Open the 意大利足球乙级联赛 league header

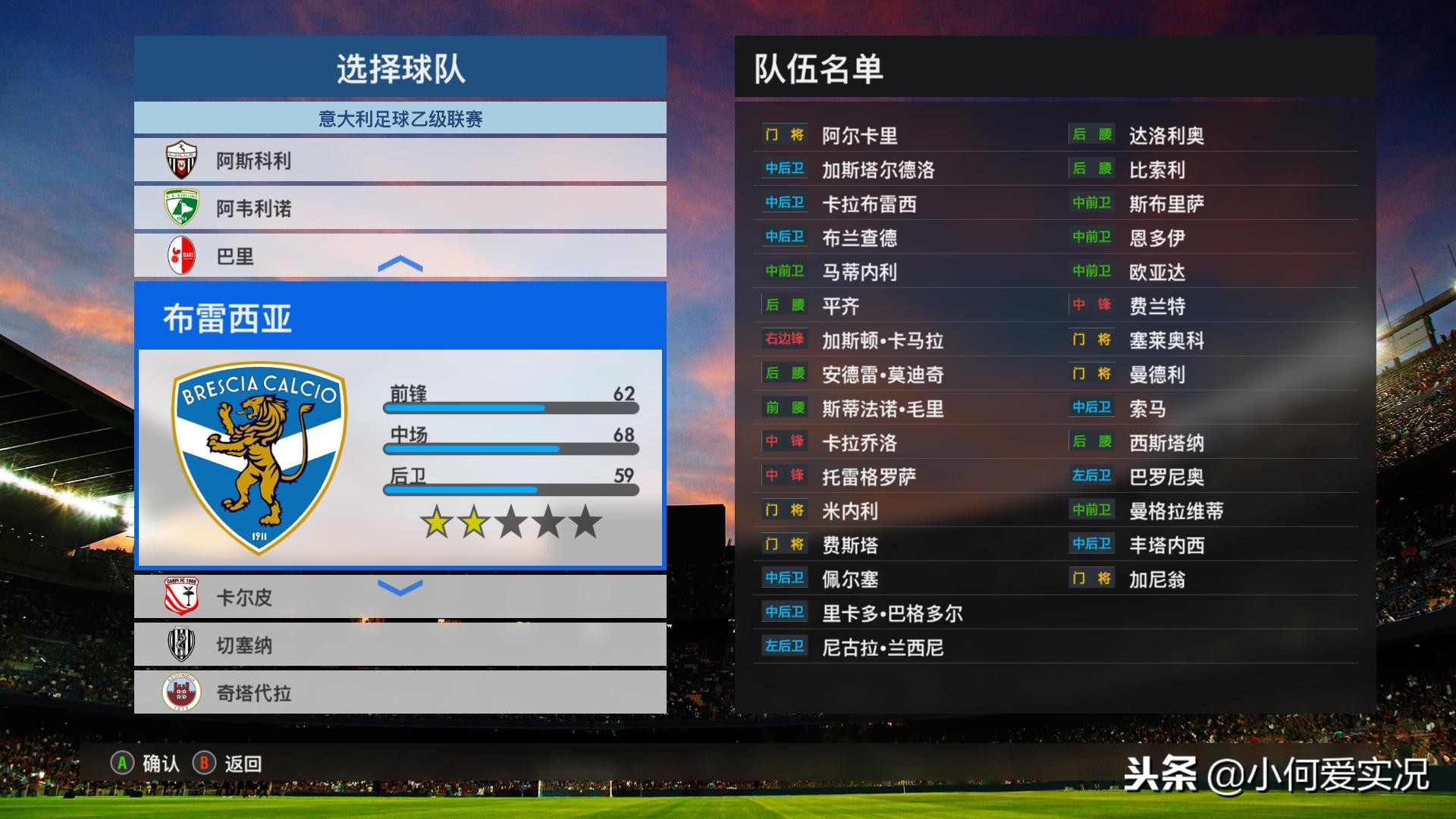point(400,118)
